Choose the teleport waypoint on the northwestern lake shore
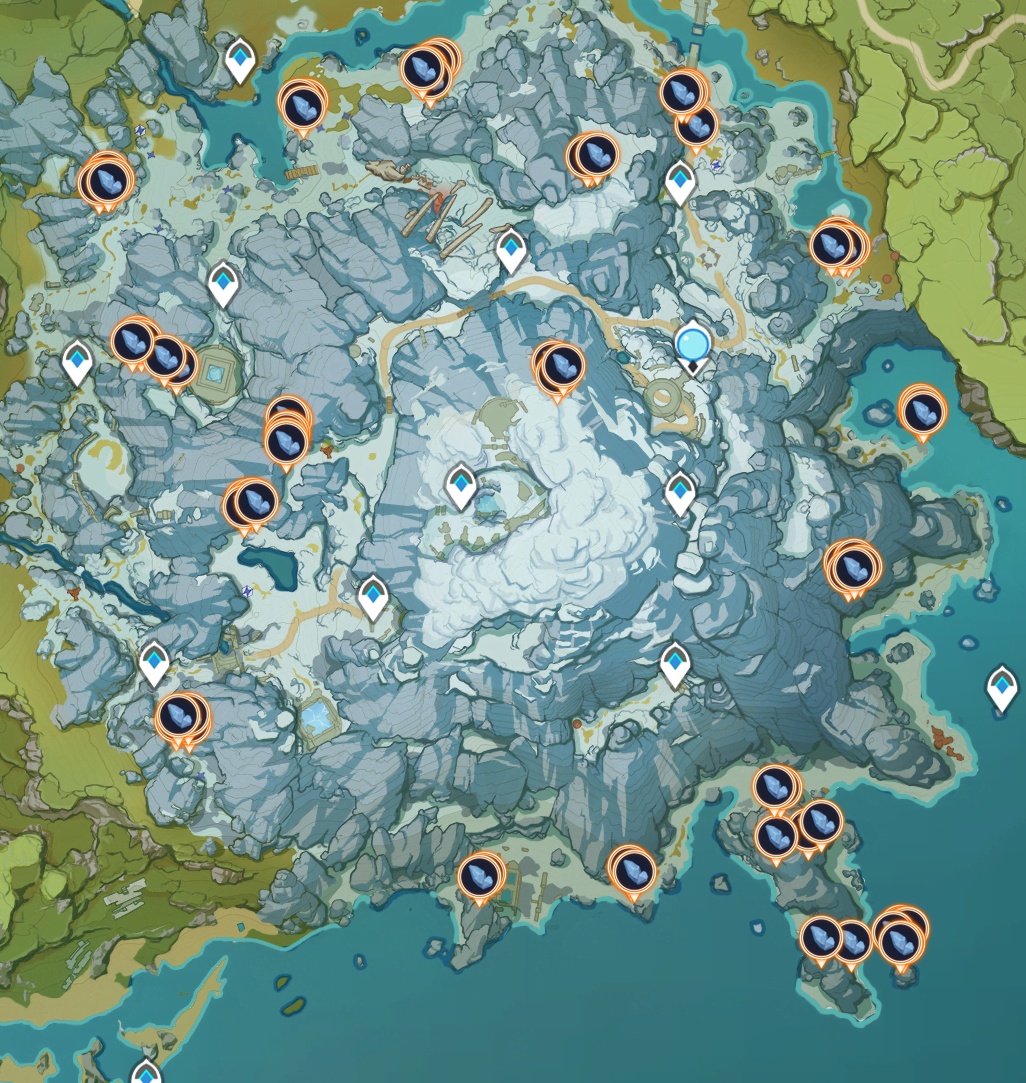The image size is (1026, 1083). (x=239, y=60)
